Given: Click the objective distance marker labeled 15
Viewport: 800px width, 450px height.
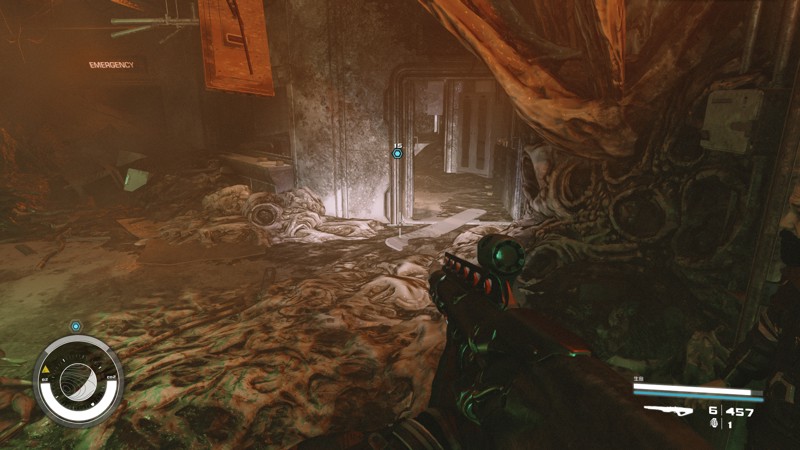Looking at the screenshot, I should (397, 153).
